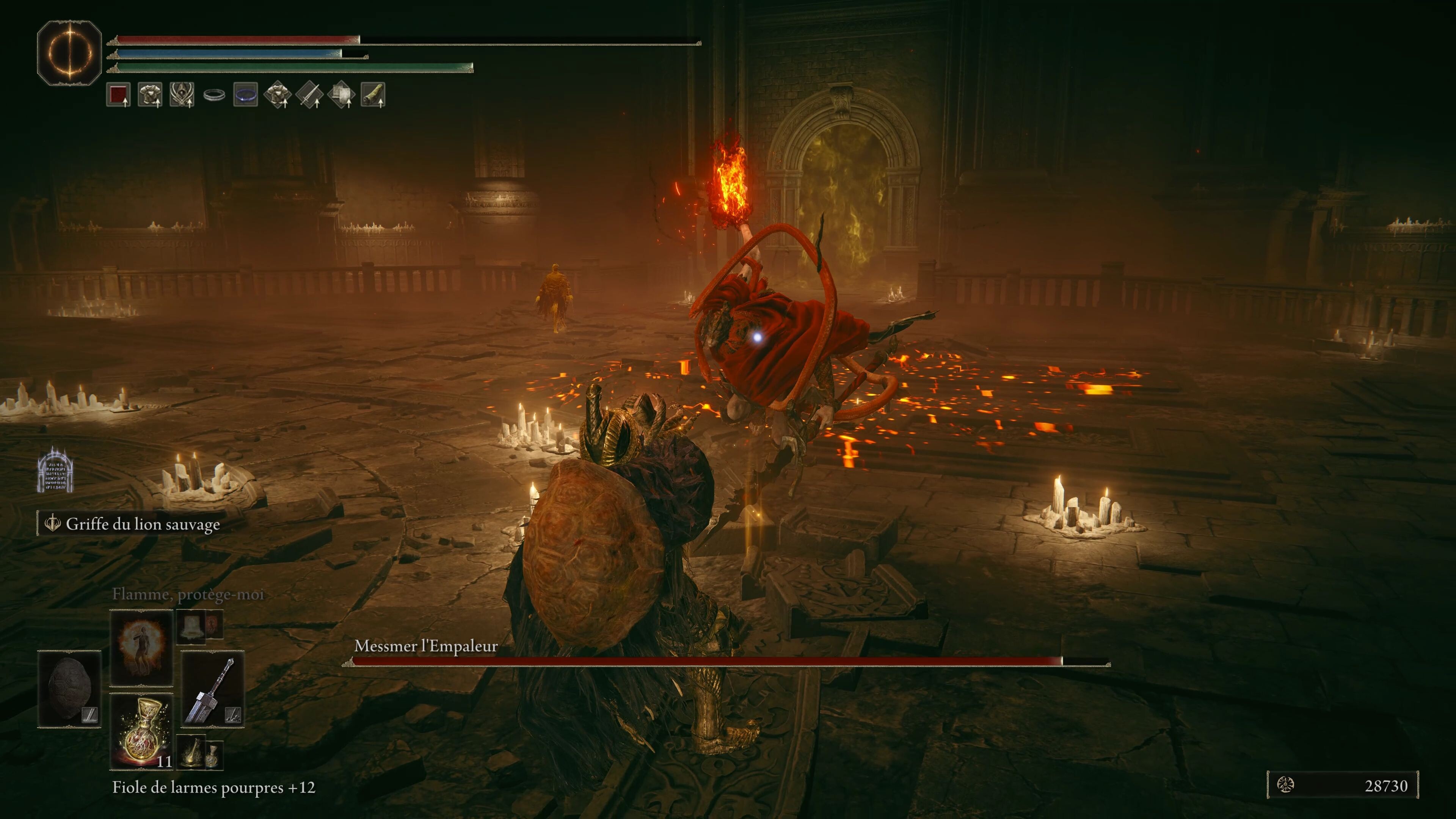Screen dimensions: 1456x819
Task: Click the diamond-framed sword buff icon
Action: point(309,95)
